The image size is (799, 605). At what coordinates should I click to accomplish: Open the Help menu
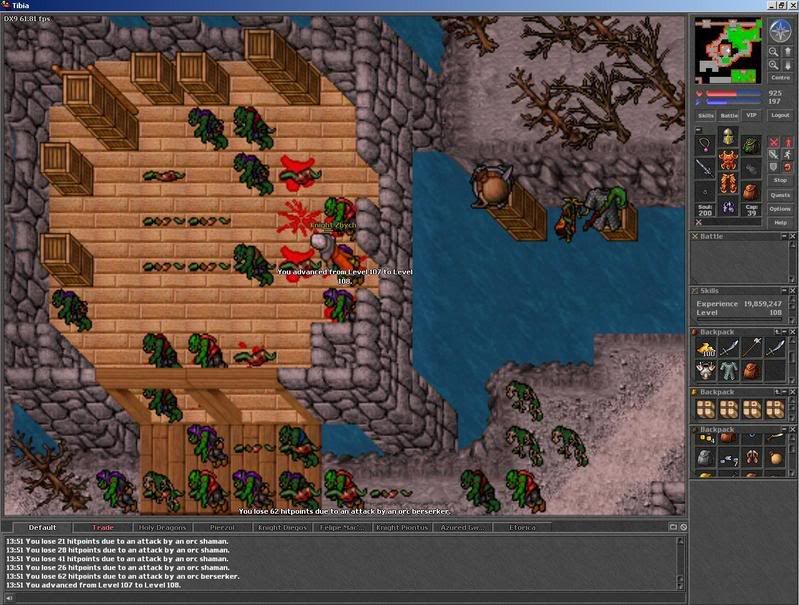(780, 222)
